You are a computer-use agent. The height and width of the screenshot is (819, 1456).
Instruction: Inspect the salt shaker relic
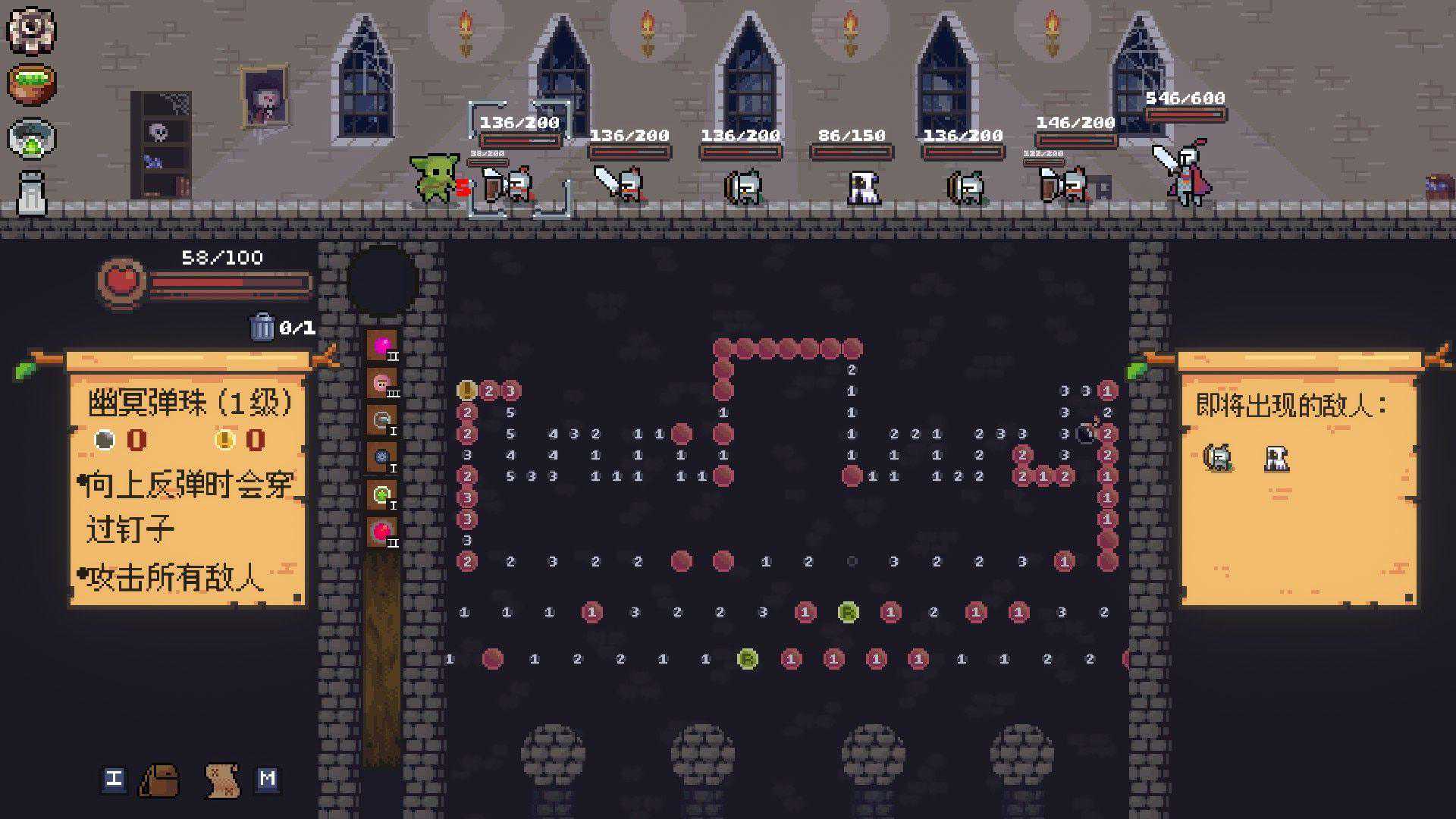pyautogui.click(x=31, y=193)
